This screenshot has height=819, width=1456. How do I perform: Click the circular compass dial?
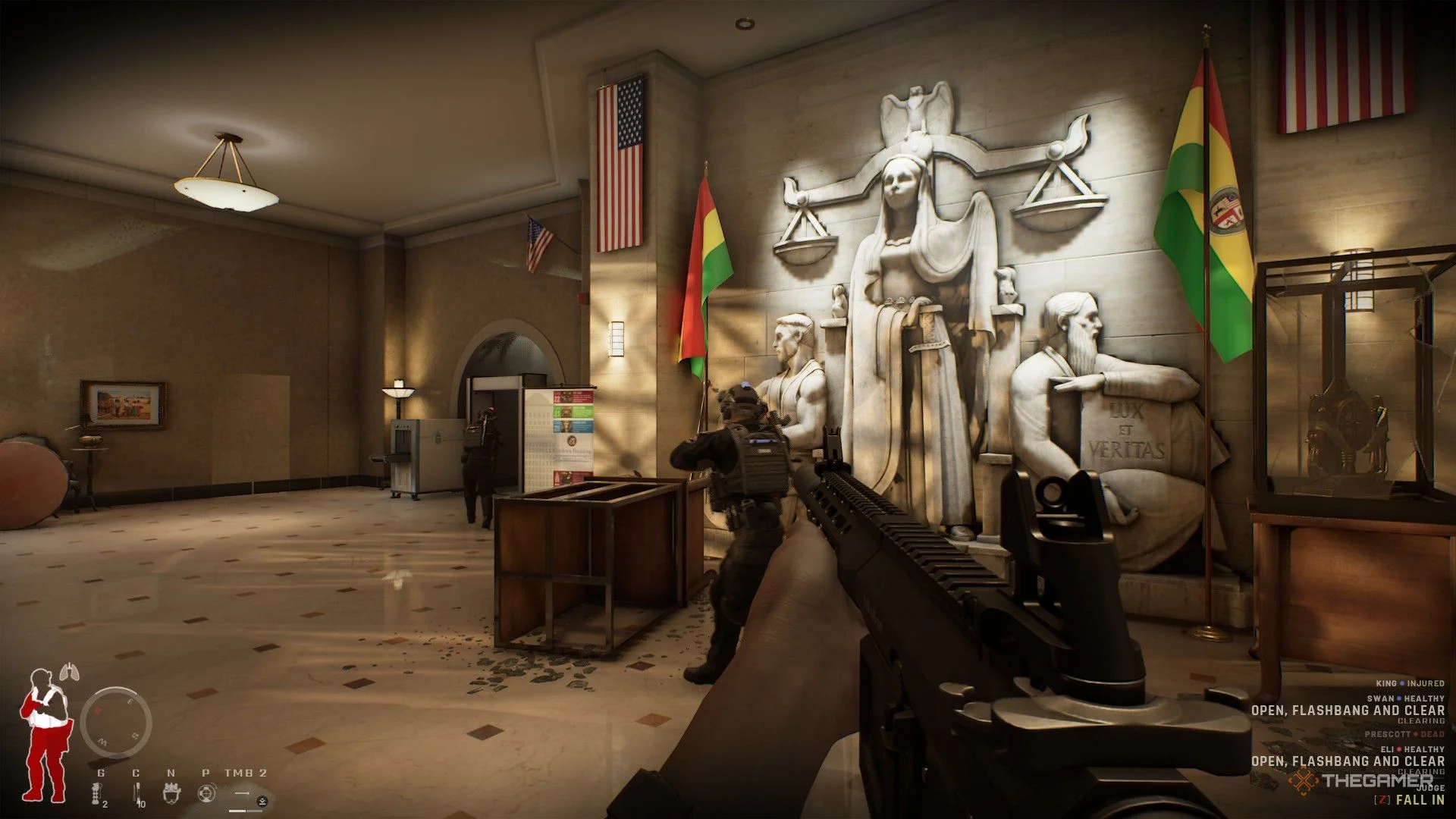point(116,723)
